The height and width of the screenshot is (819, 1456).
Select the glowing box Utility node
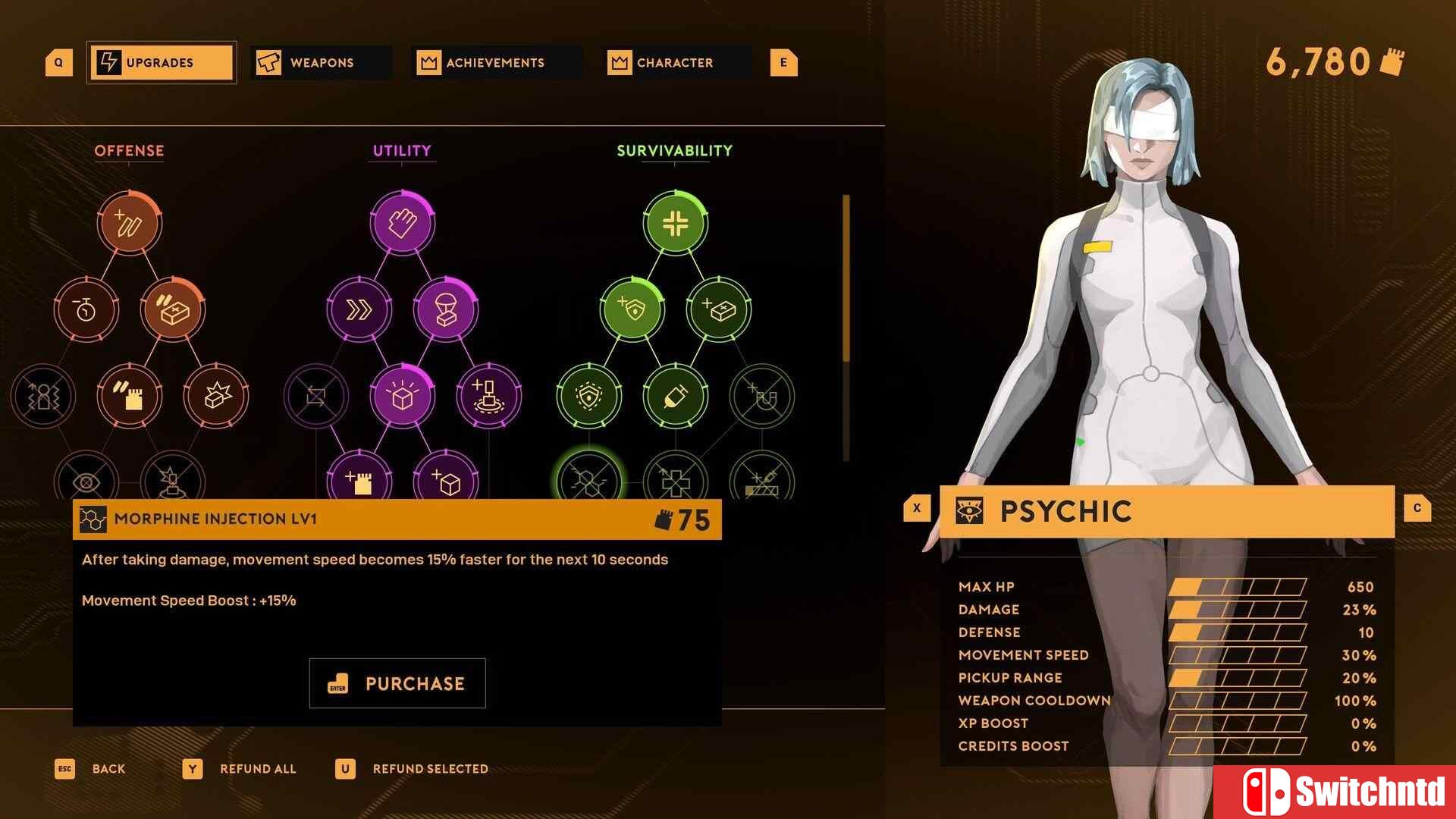point(403,396)
